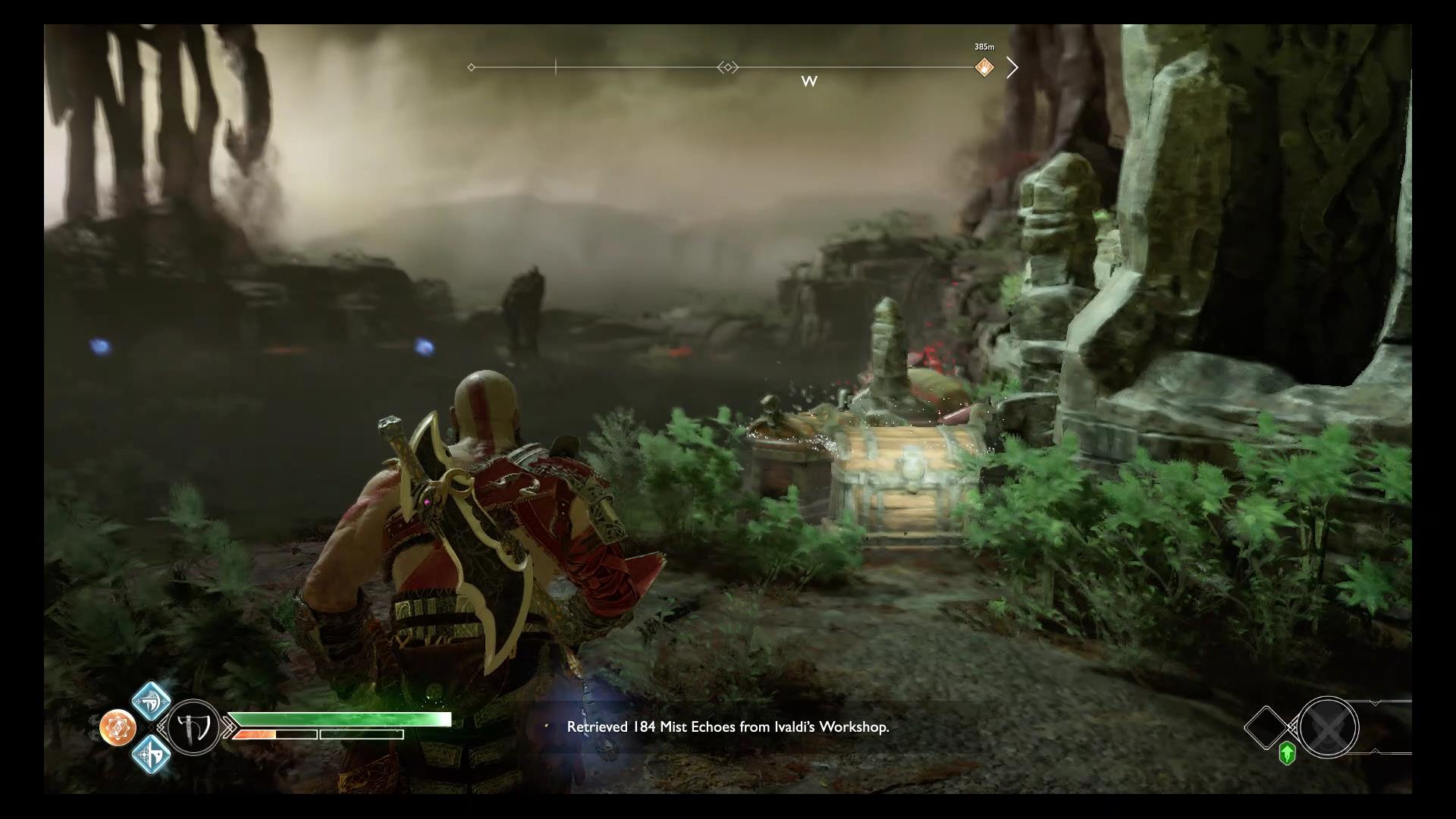Click the green upward arrow buff icon
Screen dimensions: 1456x819
1287,754
